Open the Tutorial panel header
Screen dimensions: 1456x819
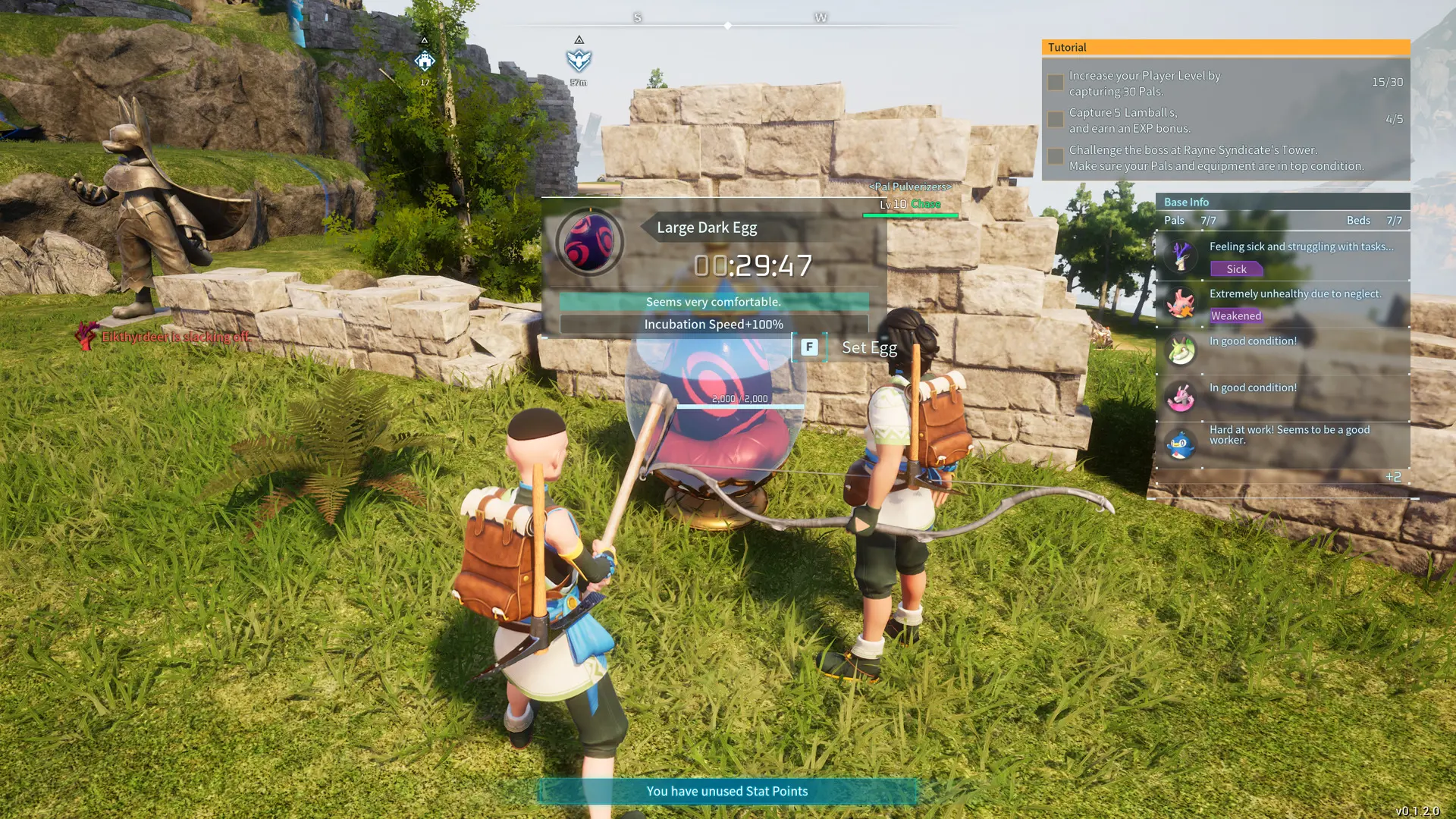click(1225, 47)
